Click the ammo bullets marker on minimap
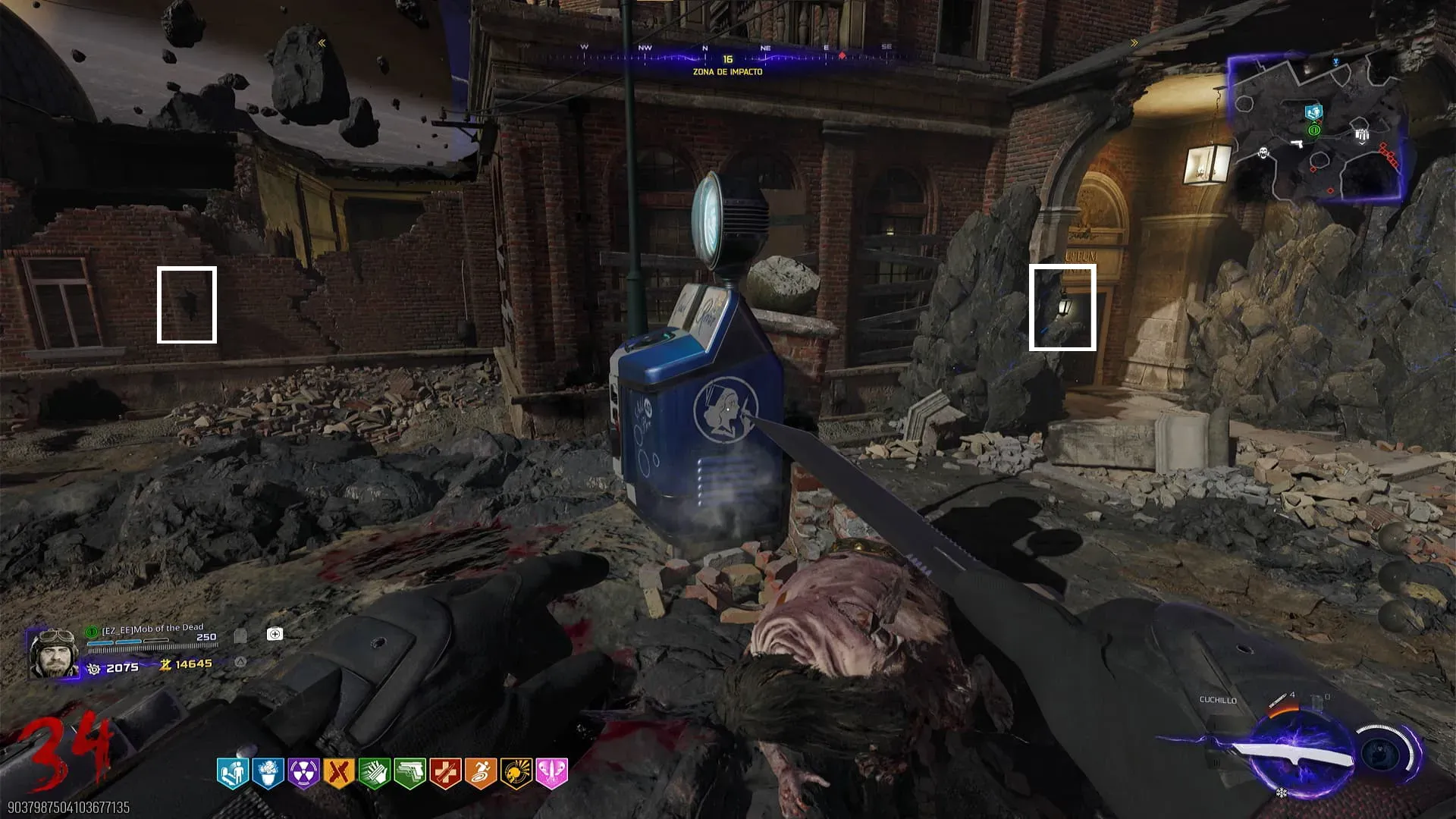 coord(1361,136)
